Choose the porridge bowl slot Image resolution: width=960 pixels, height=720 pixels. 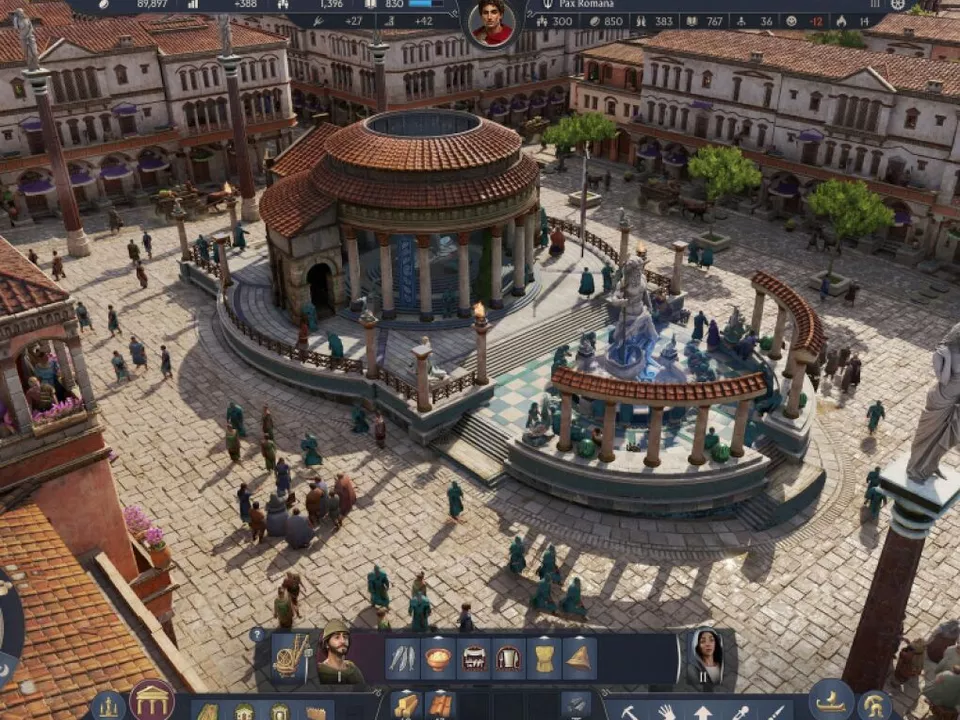coord(438,658)
